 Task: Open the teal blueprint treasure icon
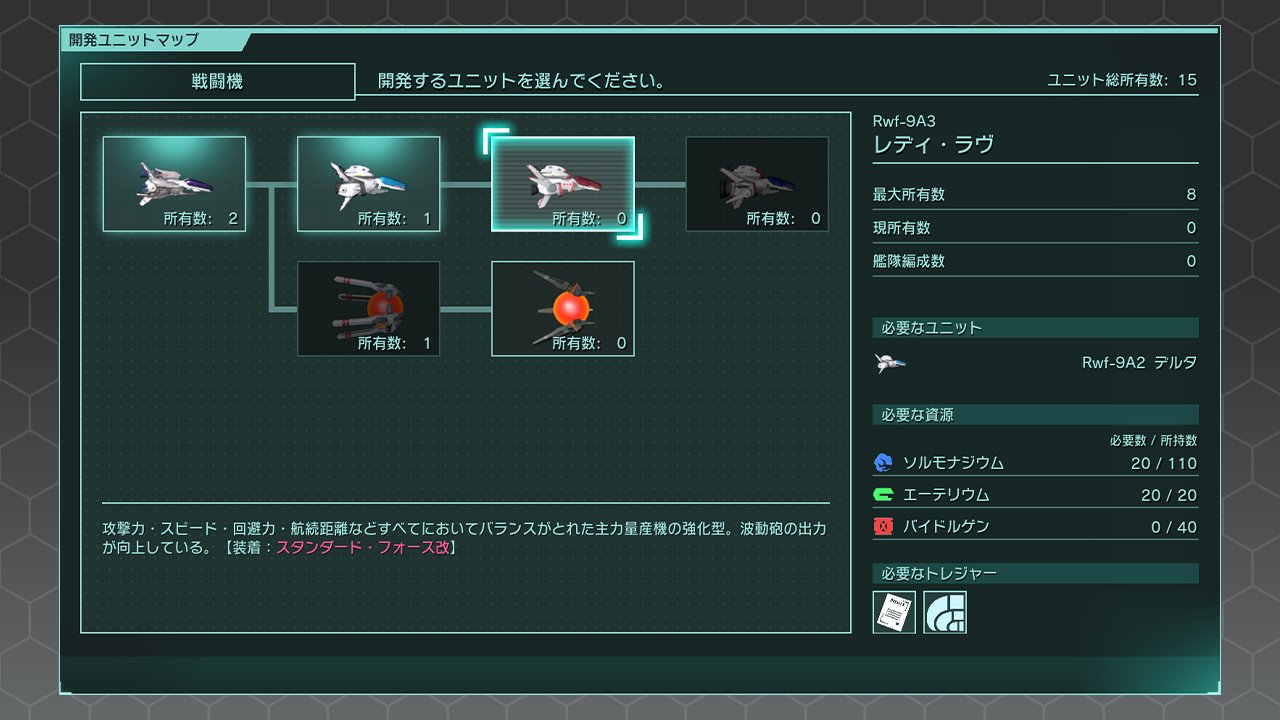tap(944, 612)
